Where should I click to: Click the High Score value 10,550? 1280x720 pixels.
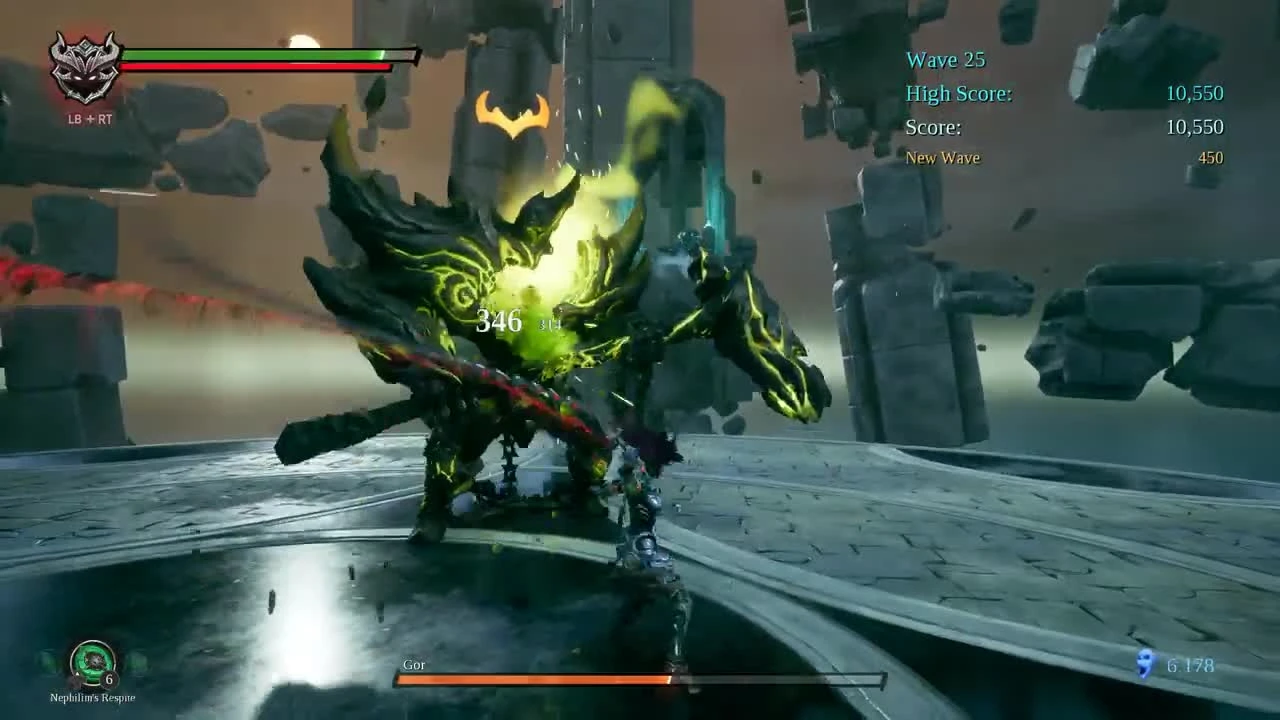pyautogui.click(x=1193, y=93)
